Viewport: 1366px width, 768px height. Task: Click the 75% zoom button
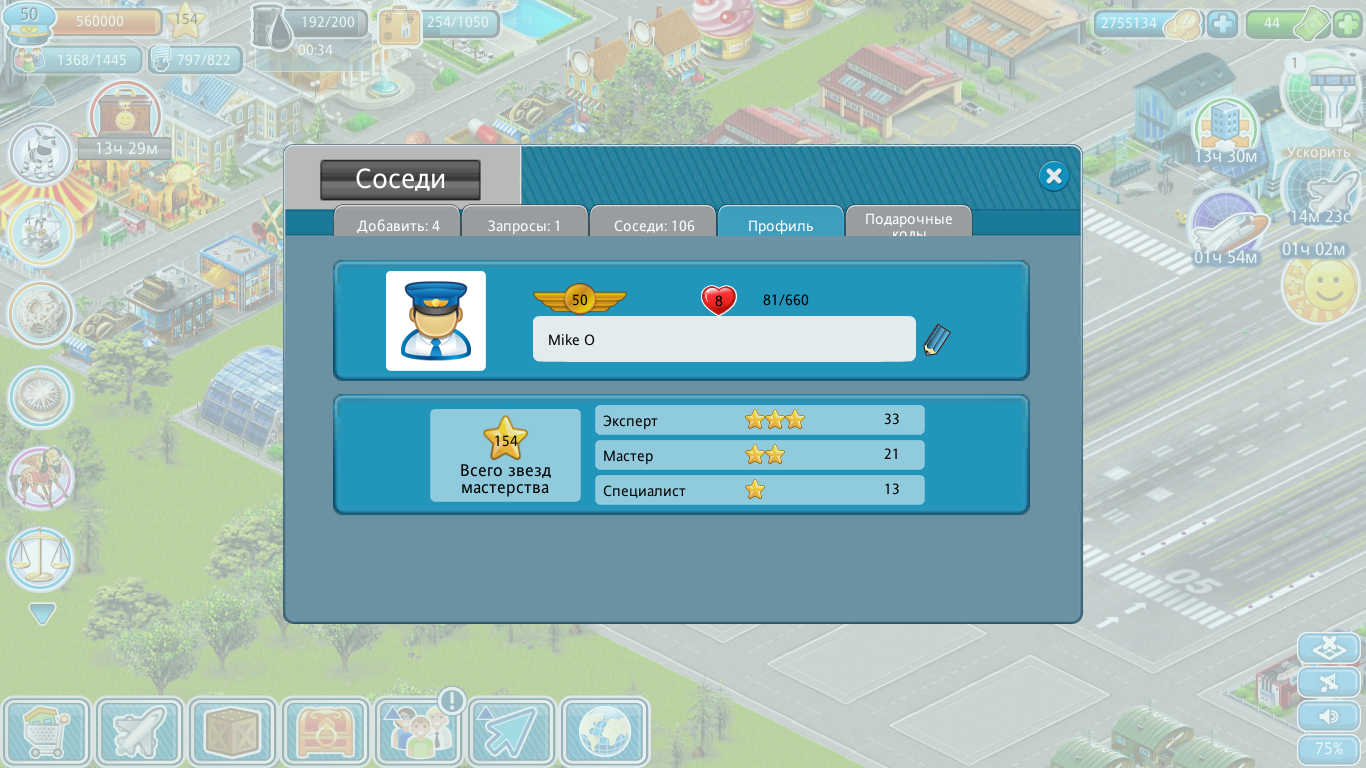1328,749
